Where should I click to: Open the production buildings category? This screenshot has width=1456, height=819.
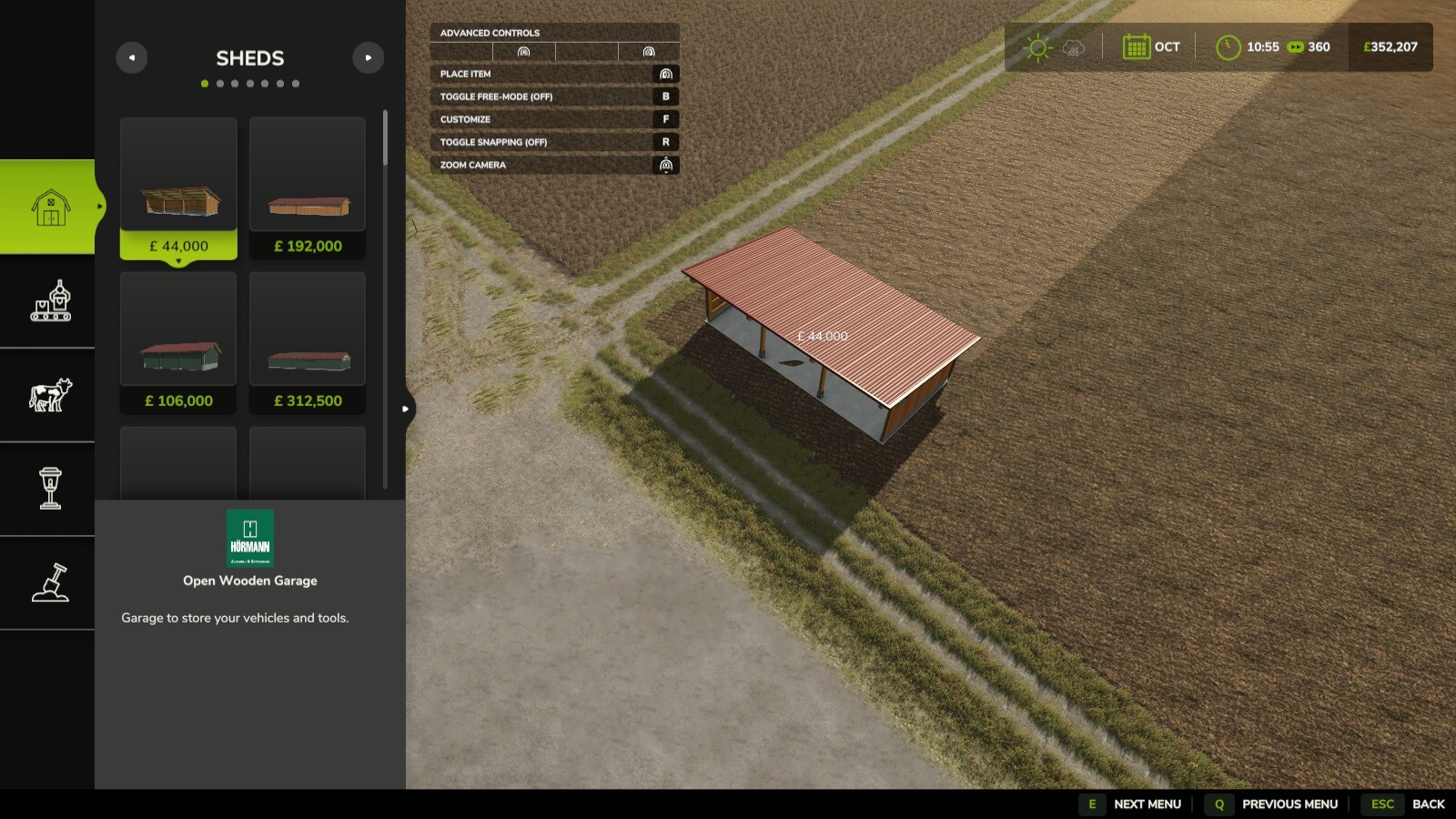[50, 302]
